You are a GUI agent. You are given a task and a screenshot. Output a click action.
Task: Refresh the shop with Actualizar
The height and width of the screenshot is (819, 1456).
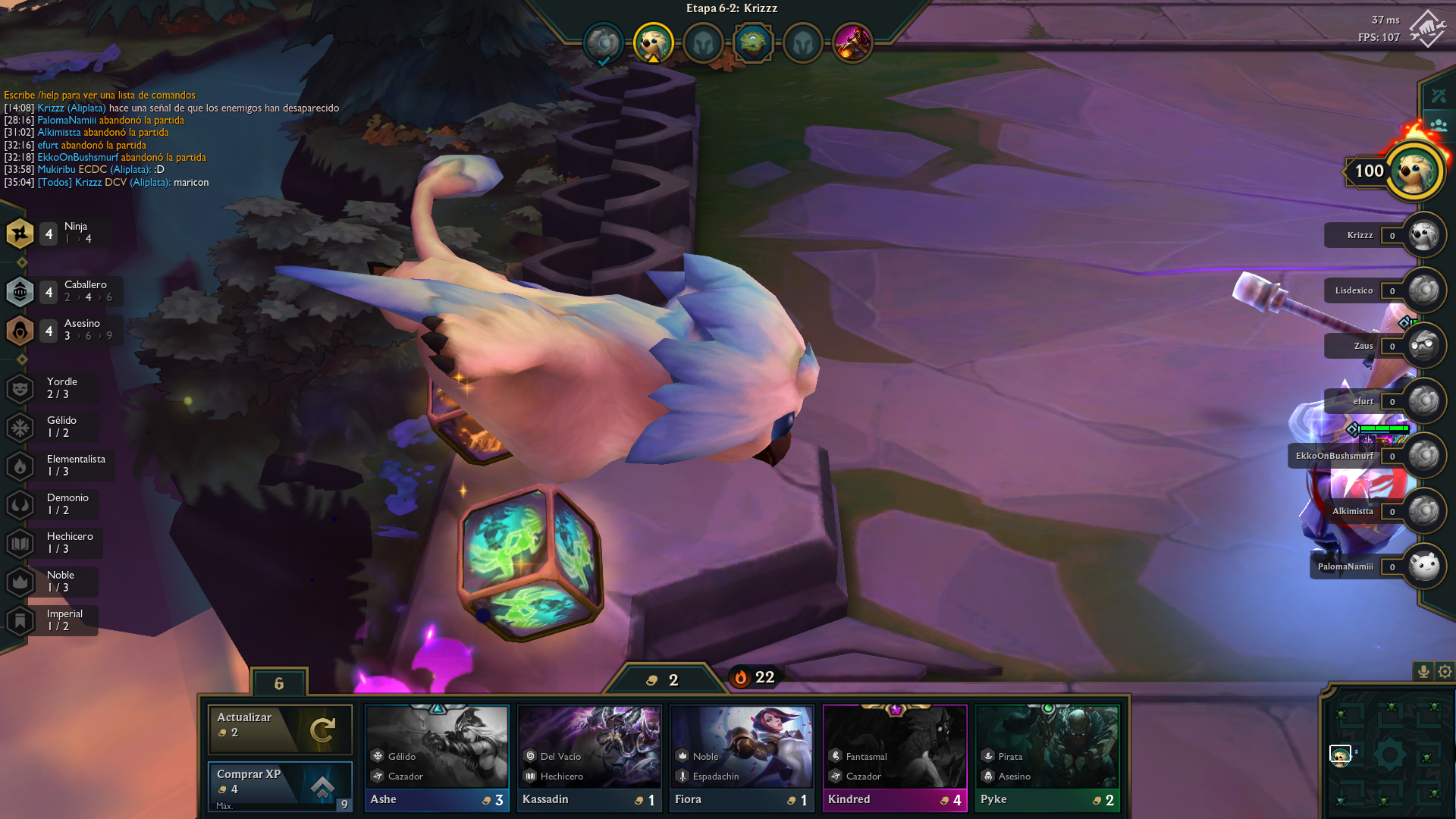tap(280, 728)
